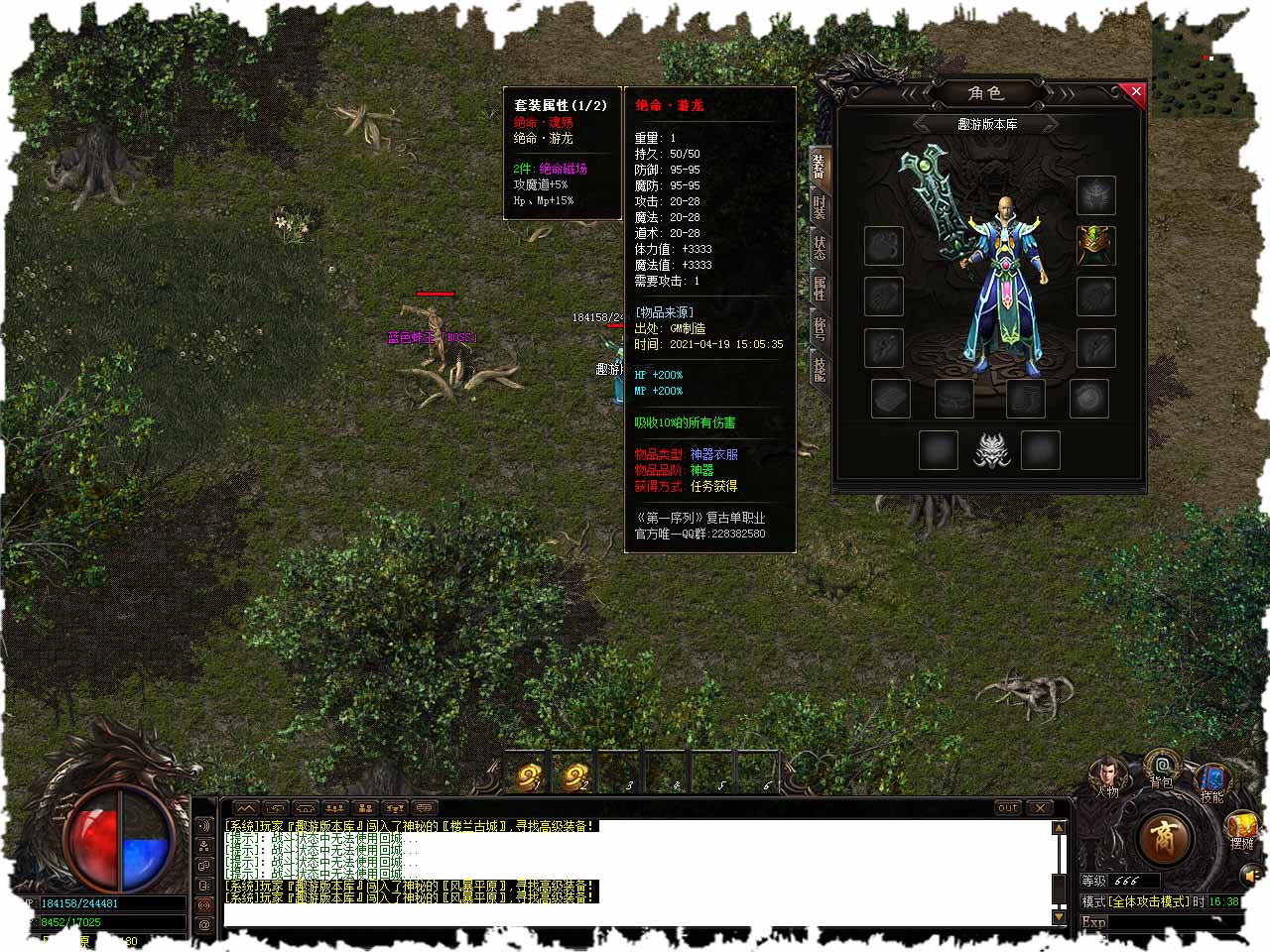Screen dimensions: 1270x952
Task: Click the chat window 'out' button
Action: (1007, 807)
